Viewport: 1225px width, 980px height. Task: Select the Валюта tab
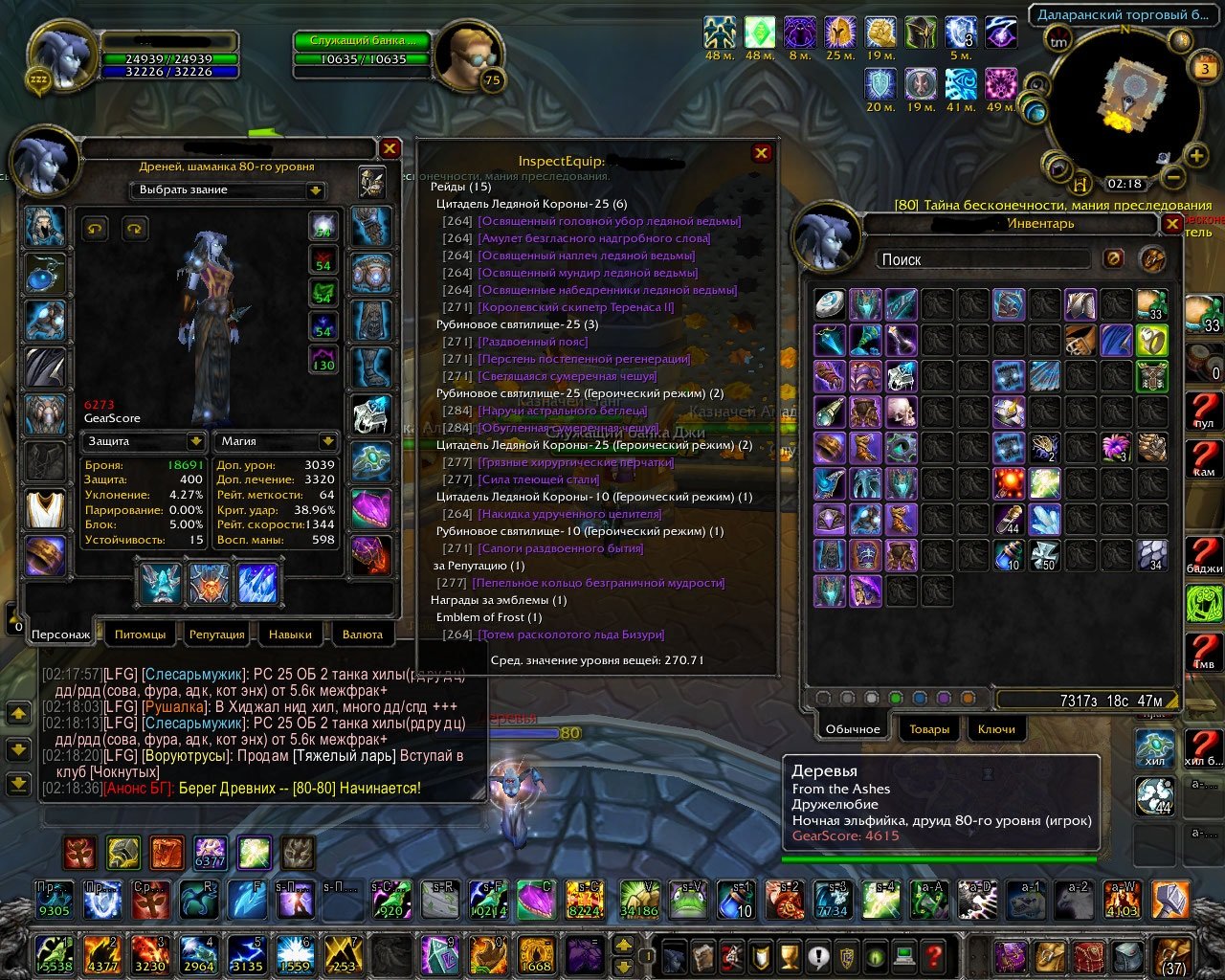363,635
